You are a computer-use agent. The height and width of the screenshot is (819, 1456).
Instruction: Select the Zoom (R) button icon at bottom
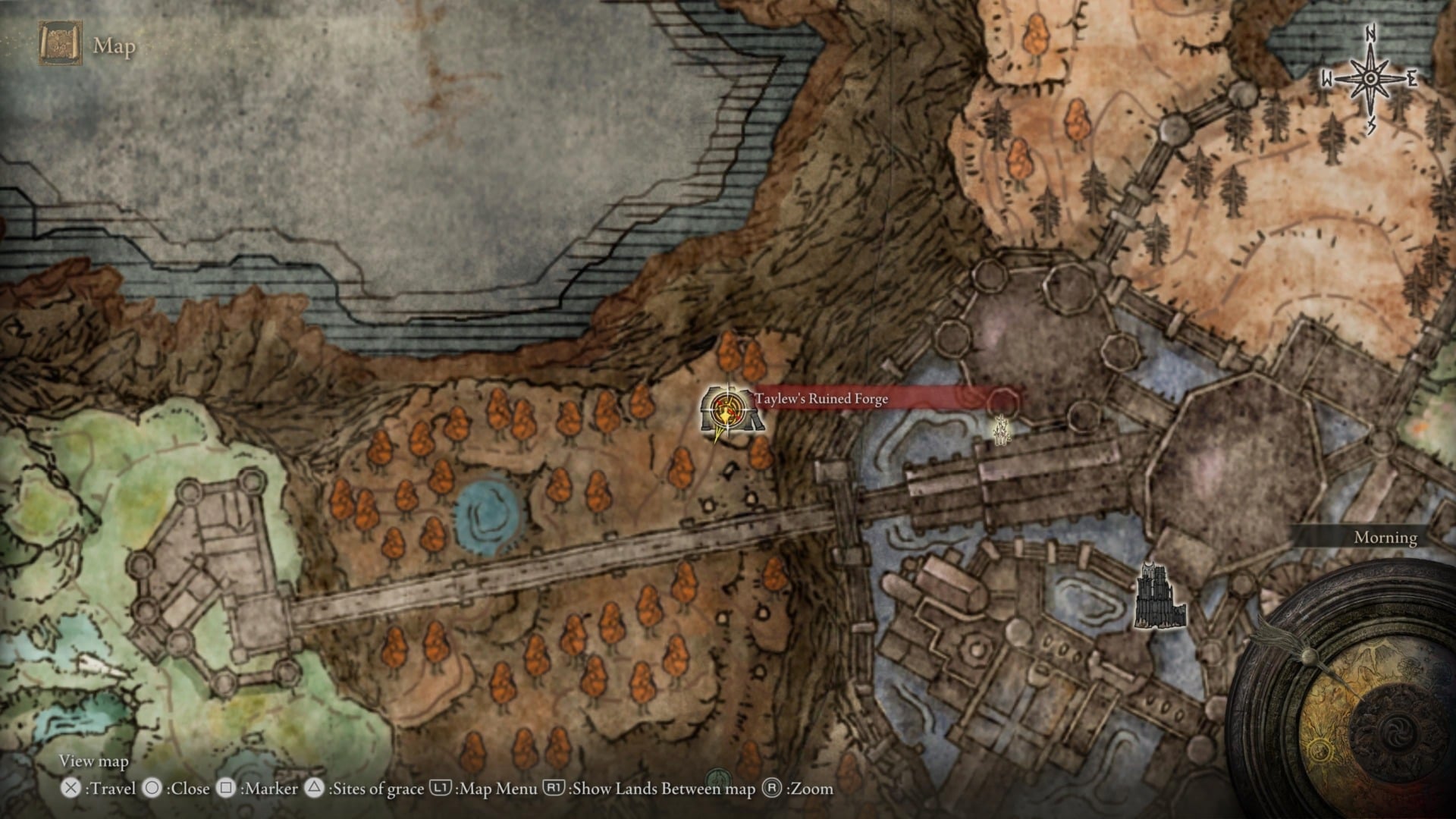pos(773,789)
